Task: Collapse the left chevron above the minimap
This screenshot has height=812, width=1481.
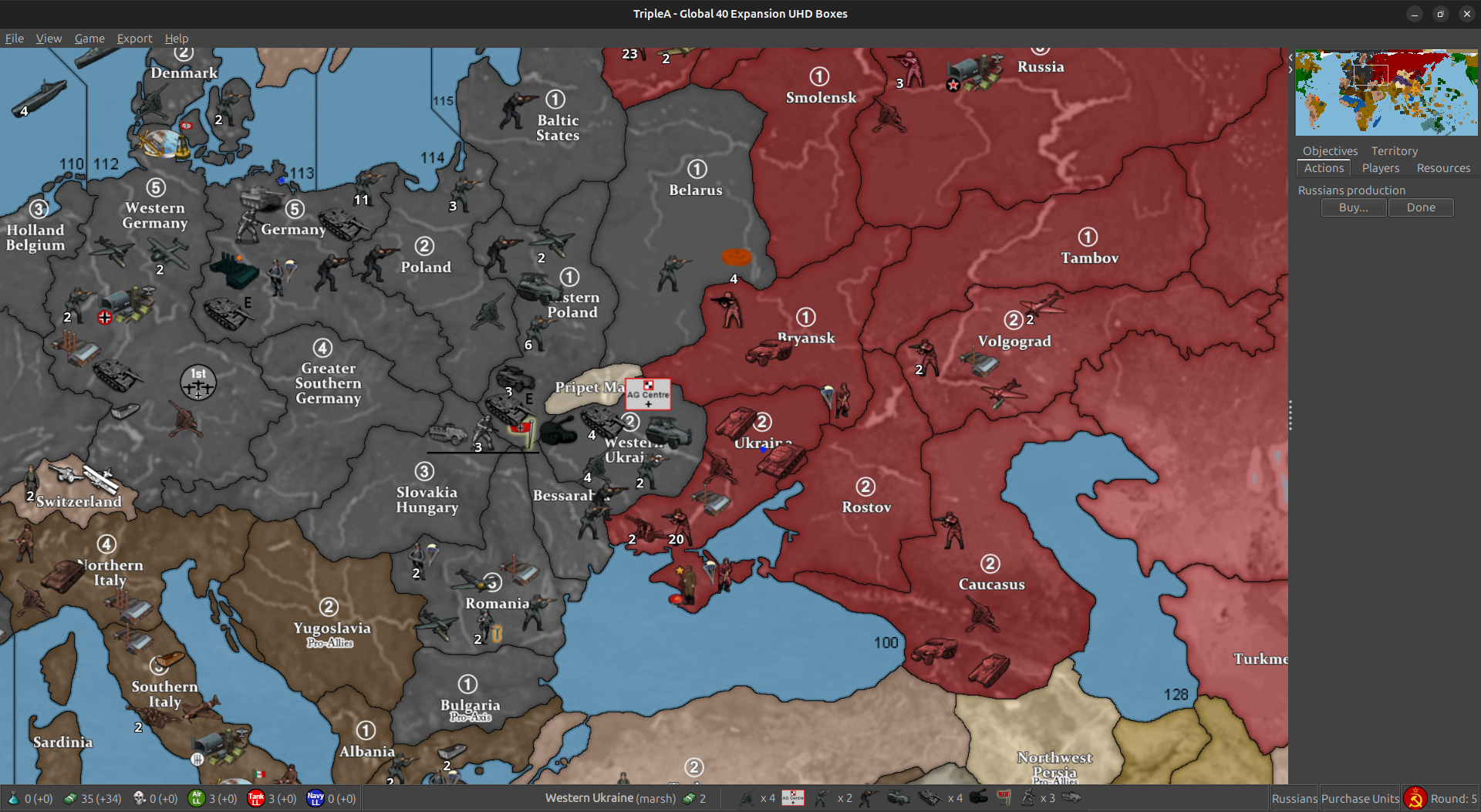Action: coord(1290,57)
